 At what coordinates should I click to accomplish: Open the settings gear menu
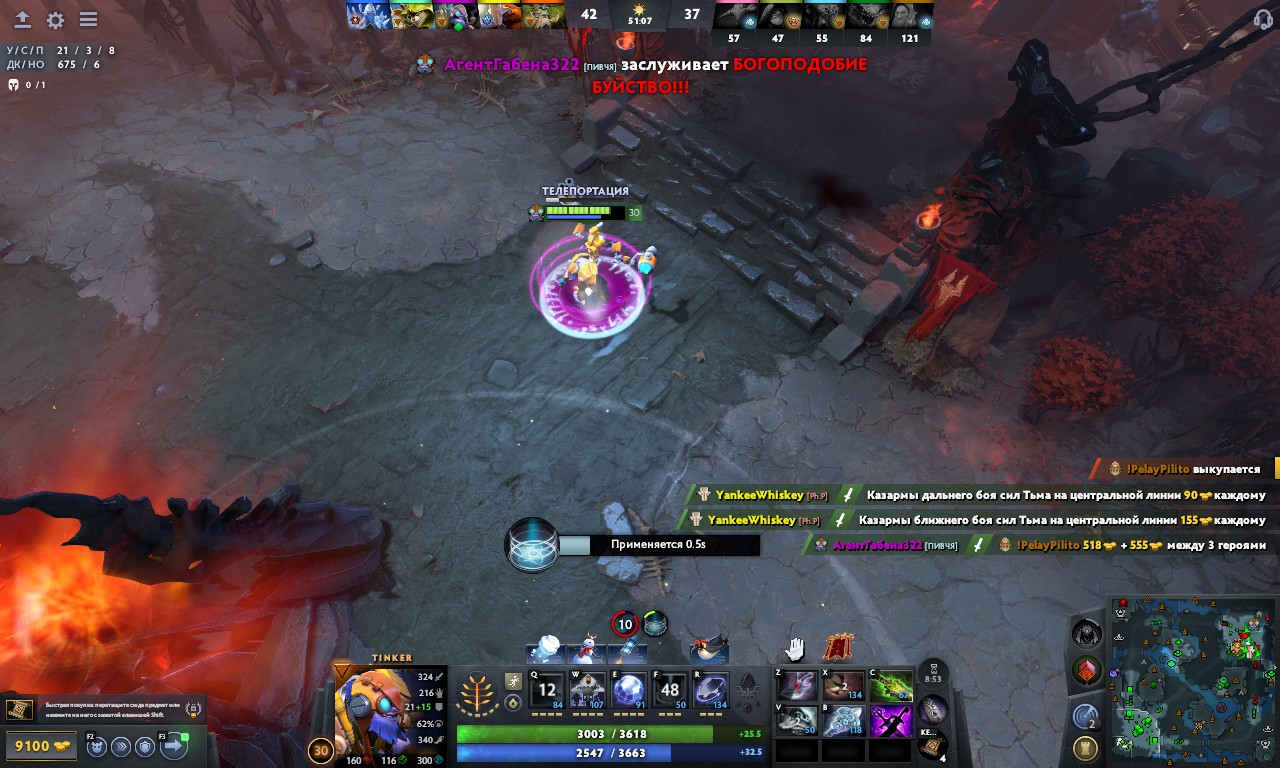point(55,20)
